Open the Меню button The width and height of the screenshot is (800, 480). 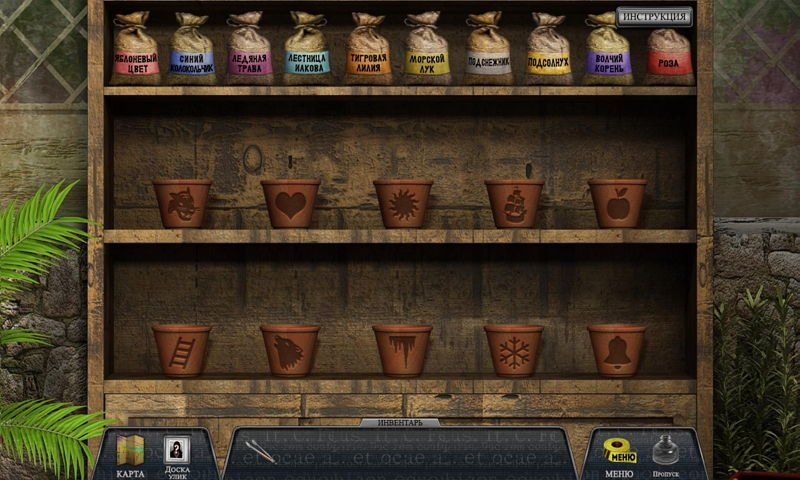coord(620,456)
